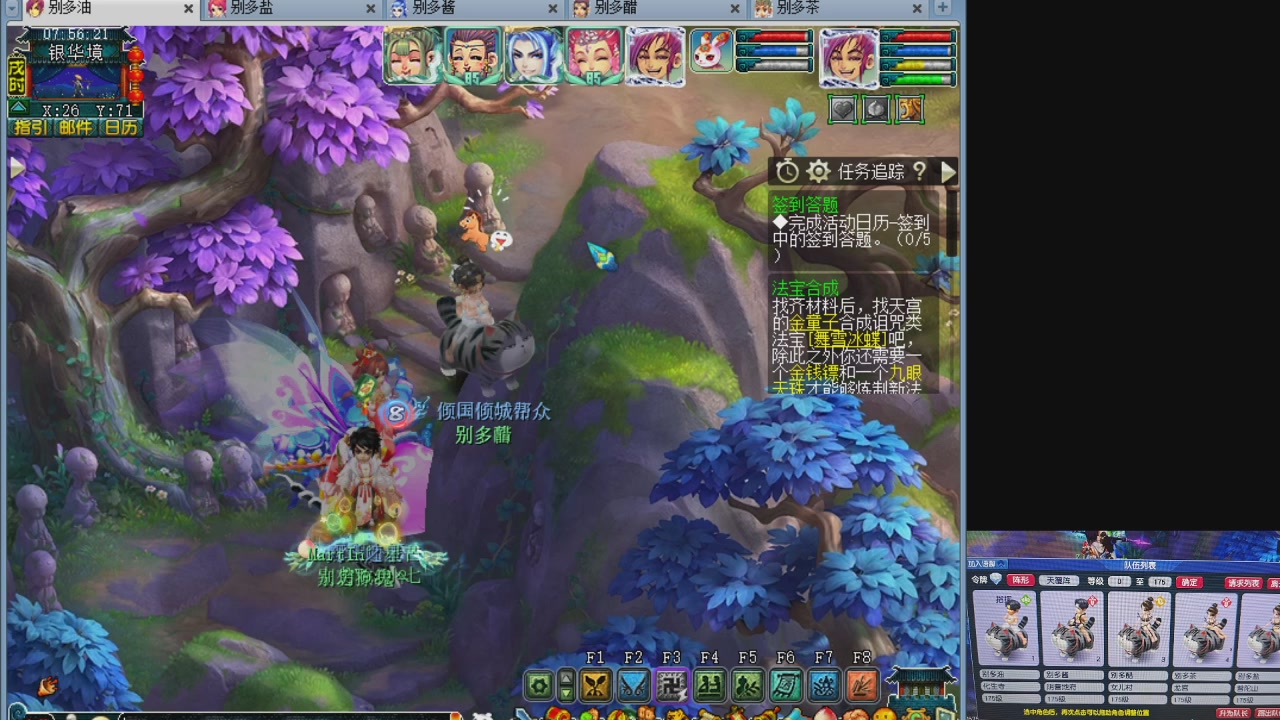This screenshot has width=1280, height=720.
Task: Click the clock icon on the quest tracker
Action: tap(787, 171)
